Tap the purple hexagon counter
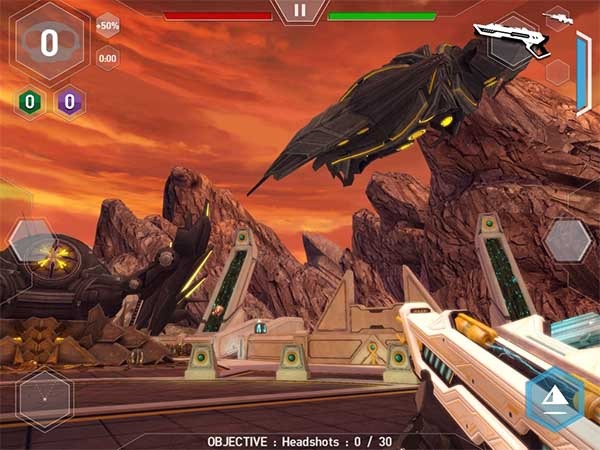The height and width of the screenshot is (450, 600). tap(69, 101)
